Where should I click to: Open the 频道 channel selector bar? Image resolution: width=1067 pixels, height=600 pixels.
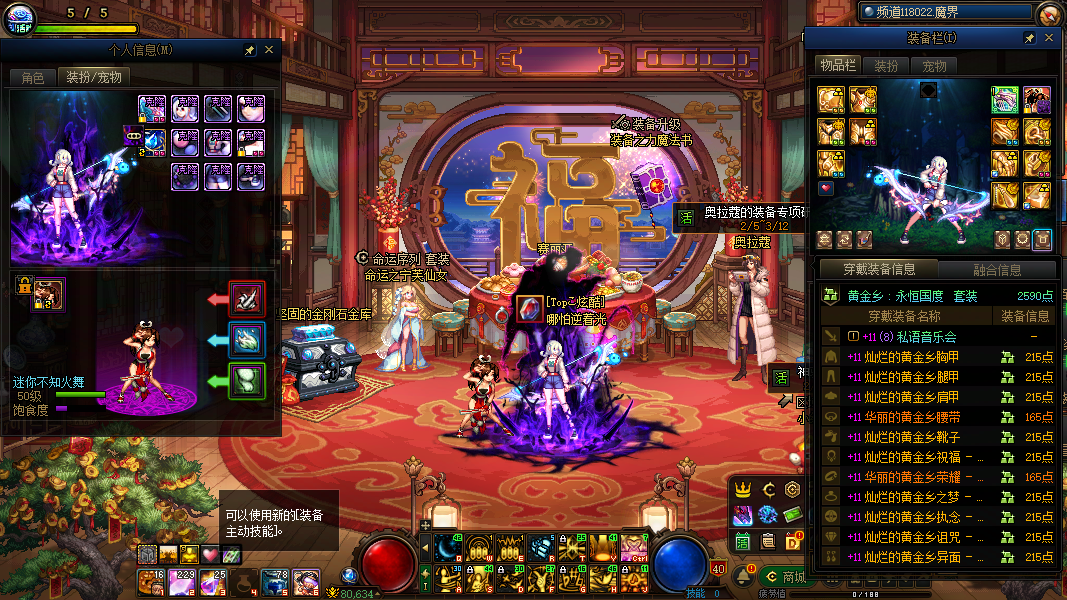point(945,12)
